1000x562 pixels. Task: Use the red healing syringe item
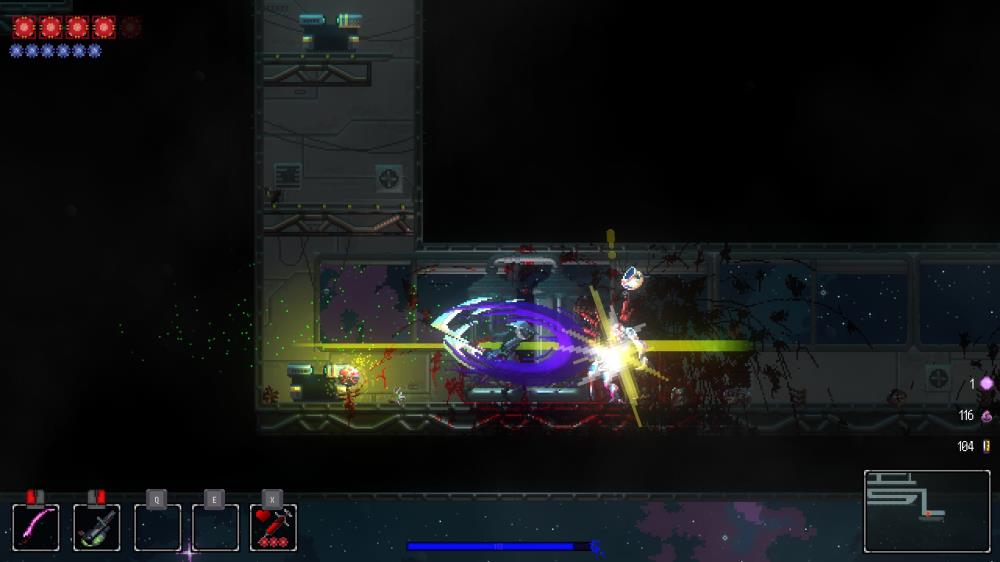point(273,527)
